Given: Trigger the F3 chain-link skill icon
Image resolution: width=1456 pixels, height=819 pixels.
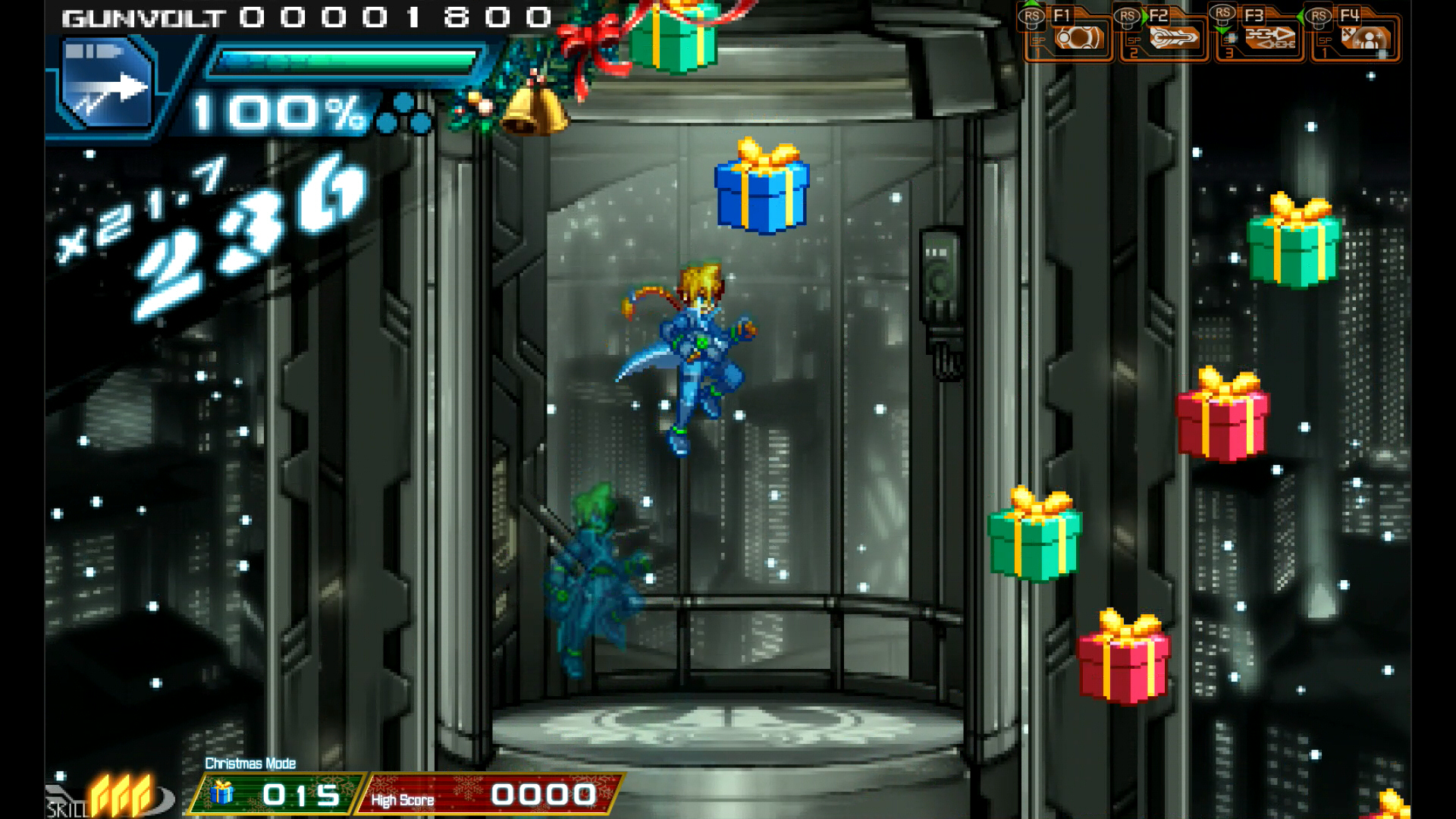Looking at the screenshot, I should pyautogui.click(x=1269, y=39).
